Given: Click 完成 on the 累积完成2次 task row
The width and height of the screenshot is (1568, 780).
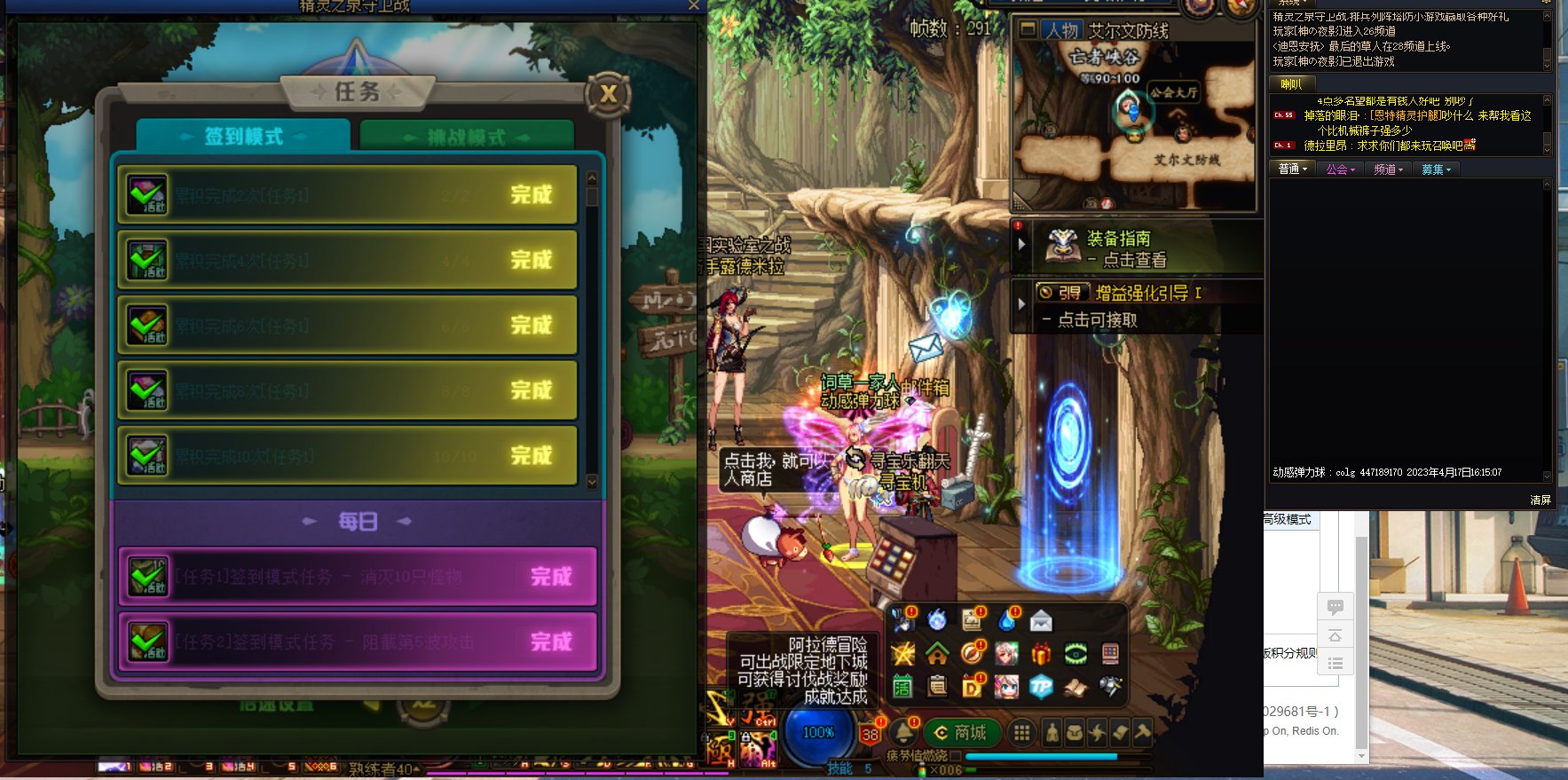Looking at the screenshot, I should click(x=531, y=195).
